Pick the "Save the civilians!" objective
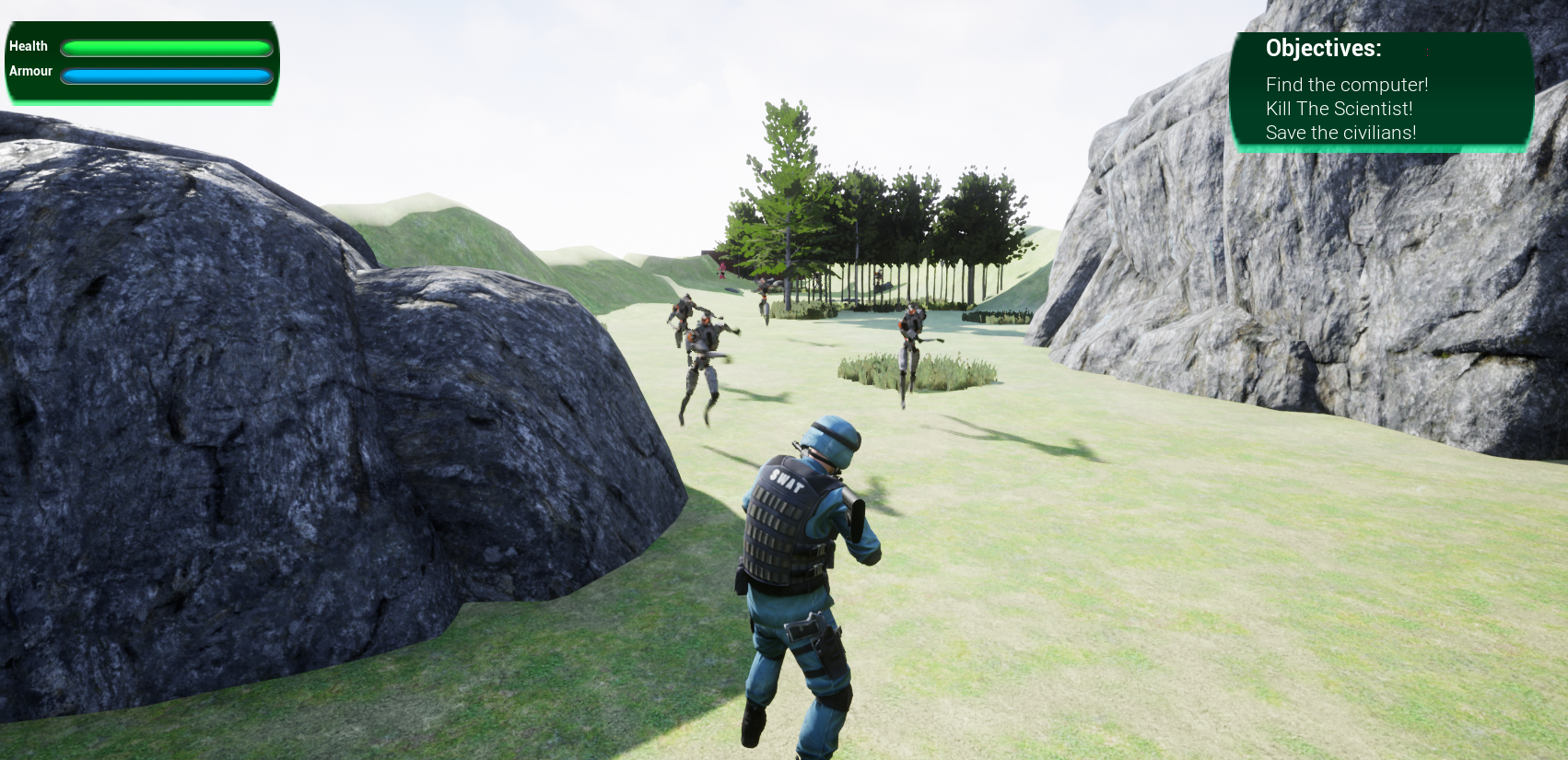1568x760 pixels. tap(1340, 133)
